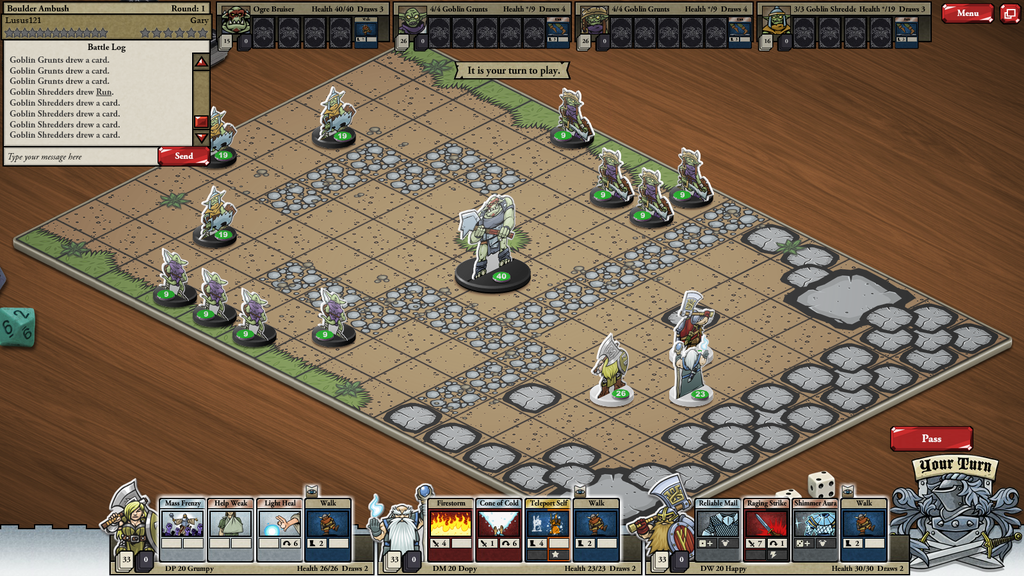Screen dimensions: 1024x576
Task: Pass your turn
Action: click(x=931, y=438)
